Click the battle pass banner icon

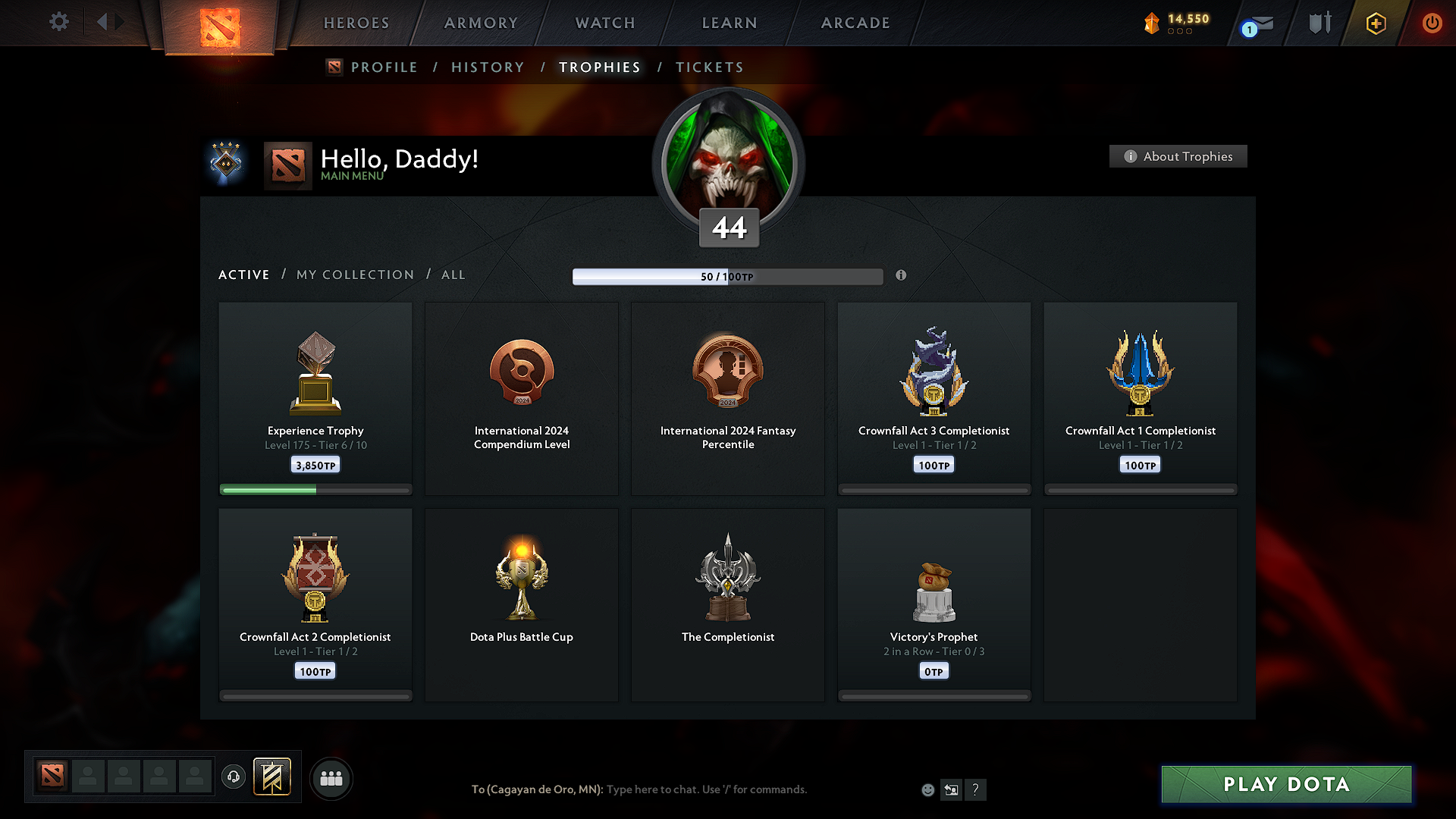click(272, 777)
